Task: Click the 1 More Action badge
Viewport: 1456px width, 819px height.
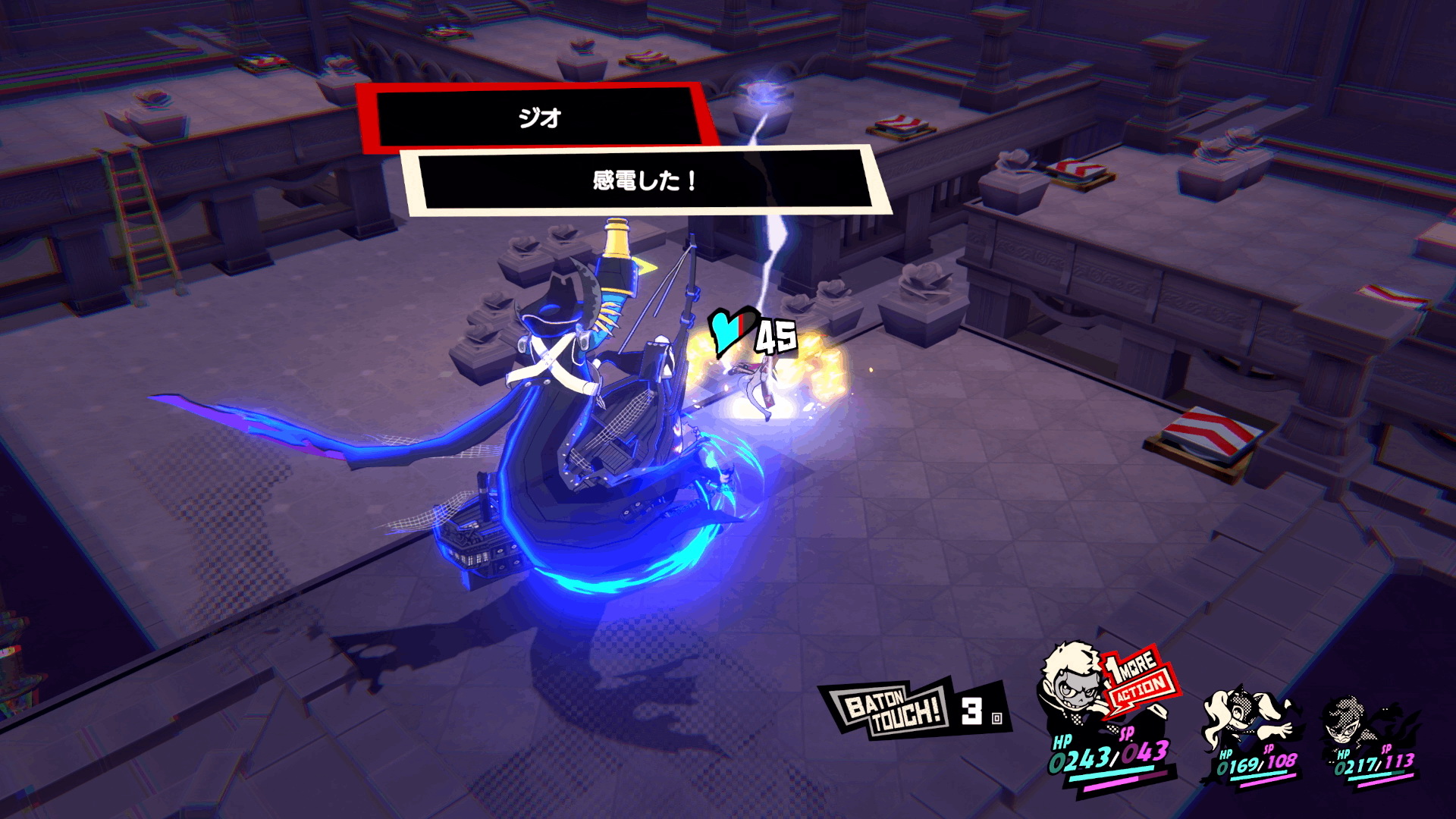Action: (1139, 679)
